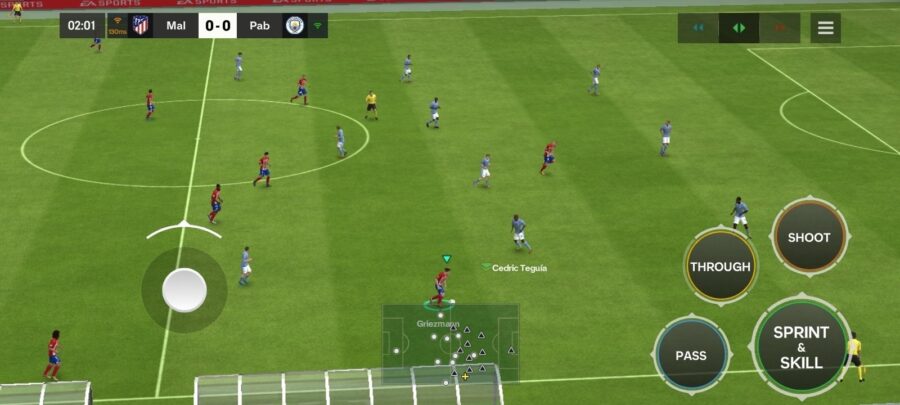
Task: Activate the SPRINT & SKILL button
Action: (800, 346)
